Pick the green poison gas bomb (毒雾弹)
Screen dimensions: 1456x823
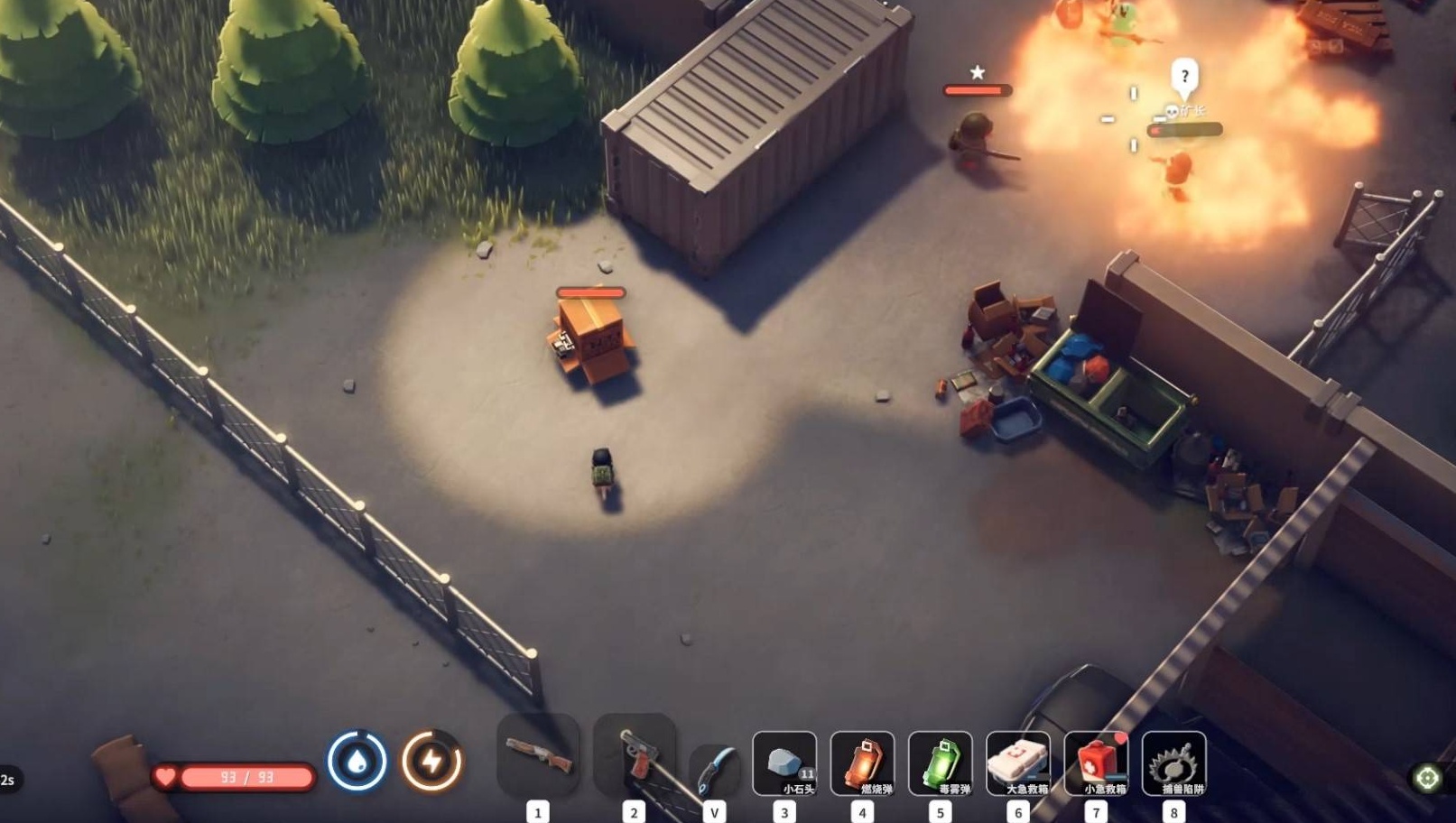(x=940, y=763)
